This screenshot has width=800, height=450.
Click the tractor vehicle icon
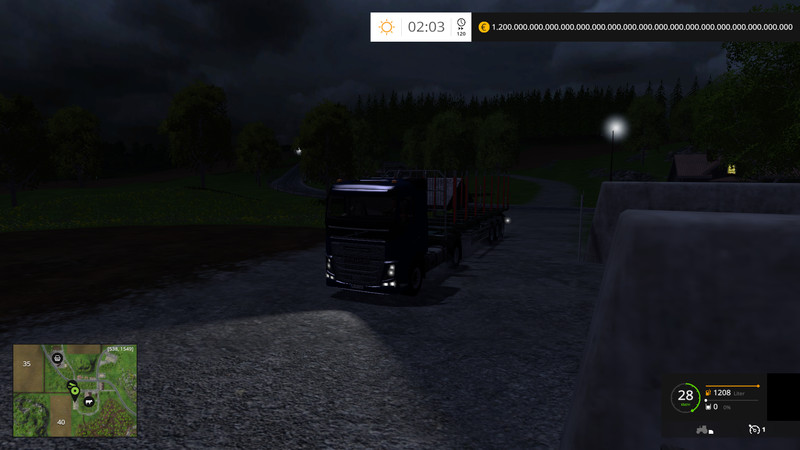703,430
